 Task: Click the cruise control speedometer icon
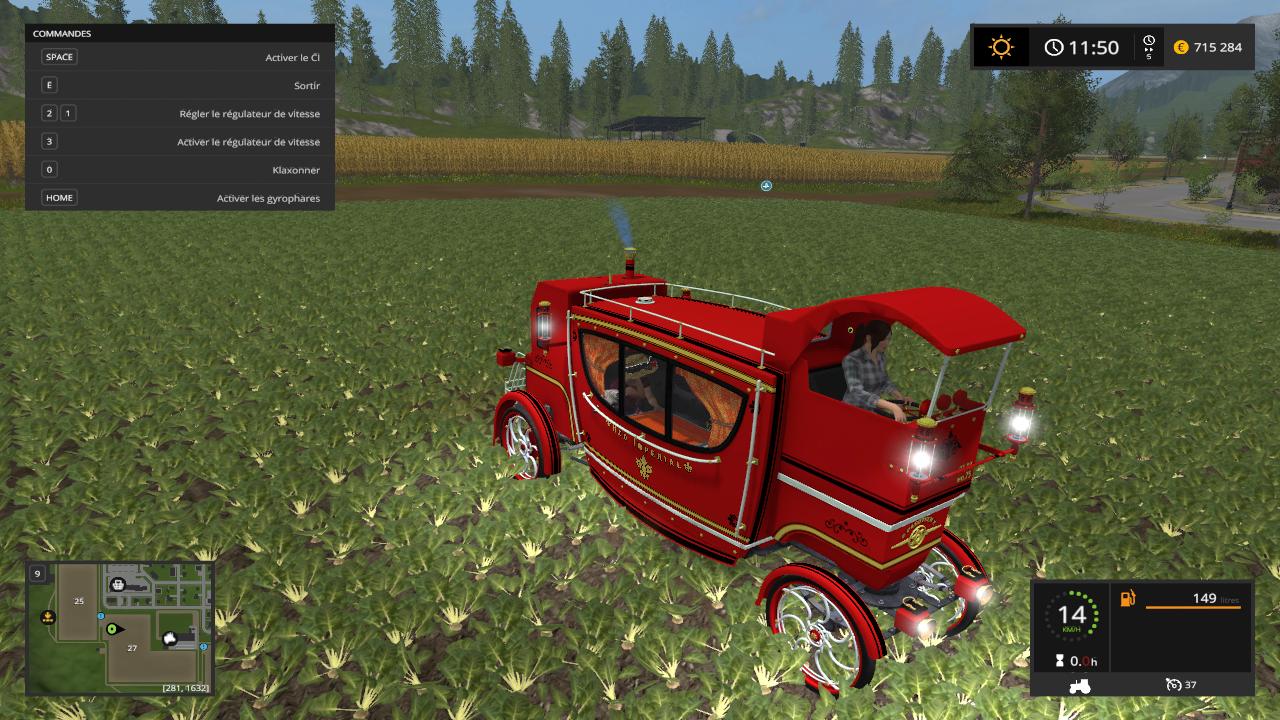pyautogui.click(x=1173, y=684)
